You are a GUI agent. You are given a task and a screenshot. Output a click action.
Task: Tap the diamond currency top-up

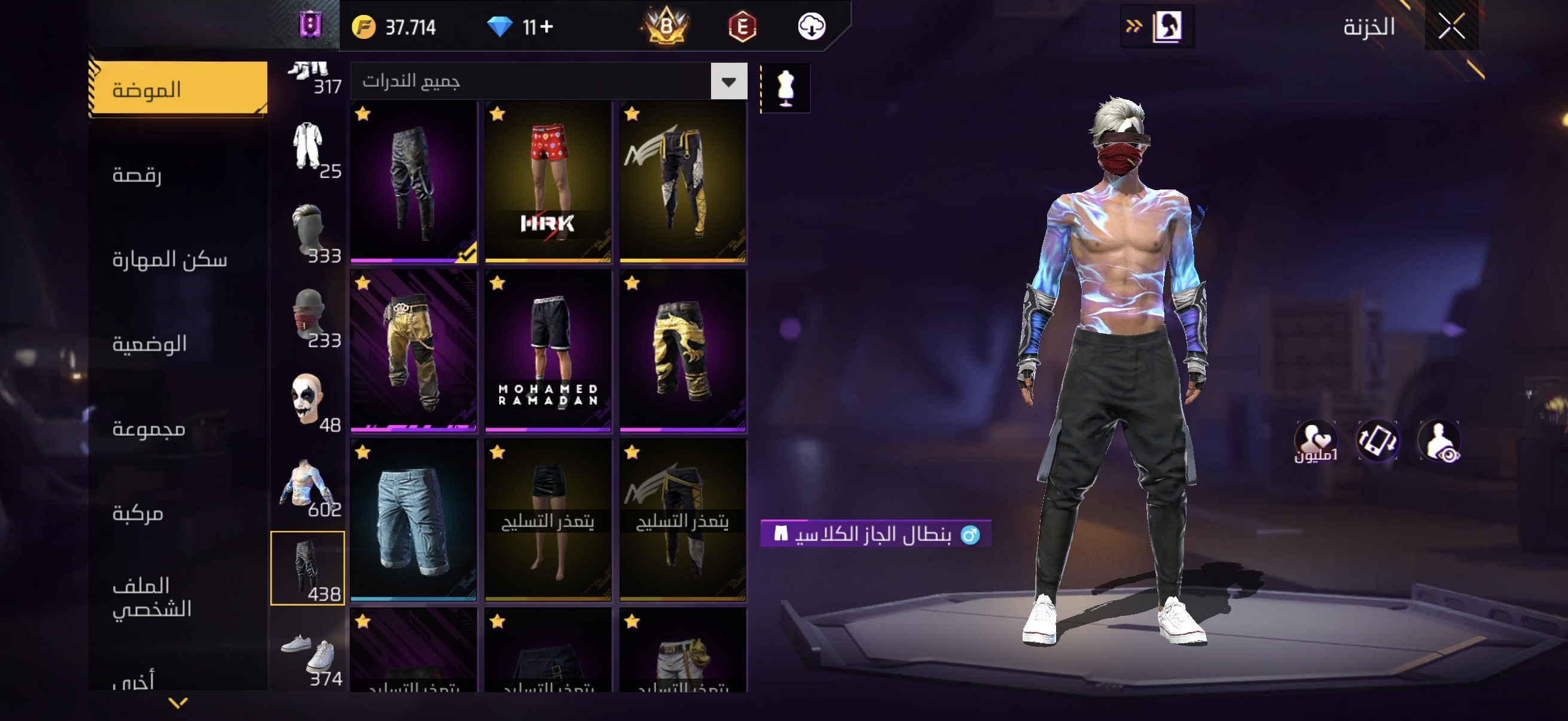(519, 27)
